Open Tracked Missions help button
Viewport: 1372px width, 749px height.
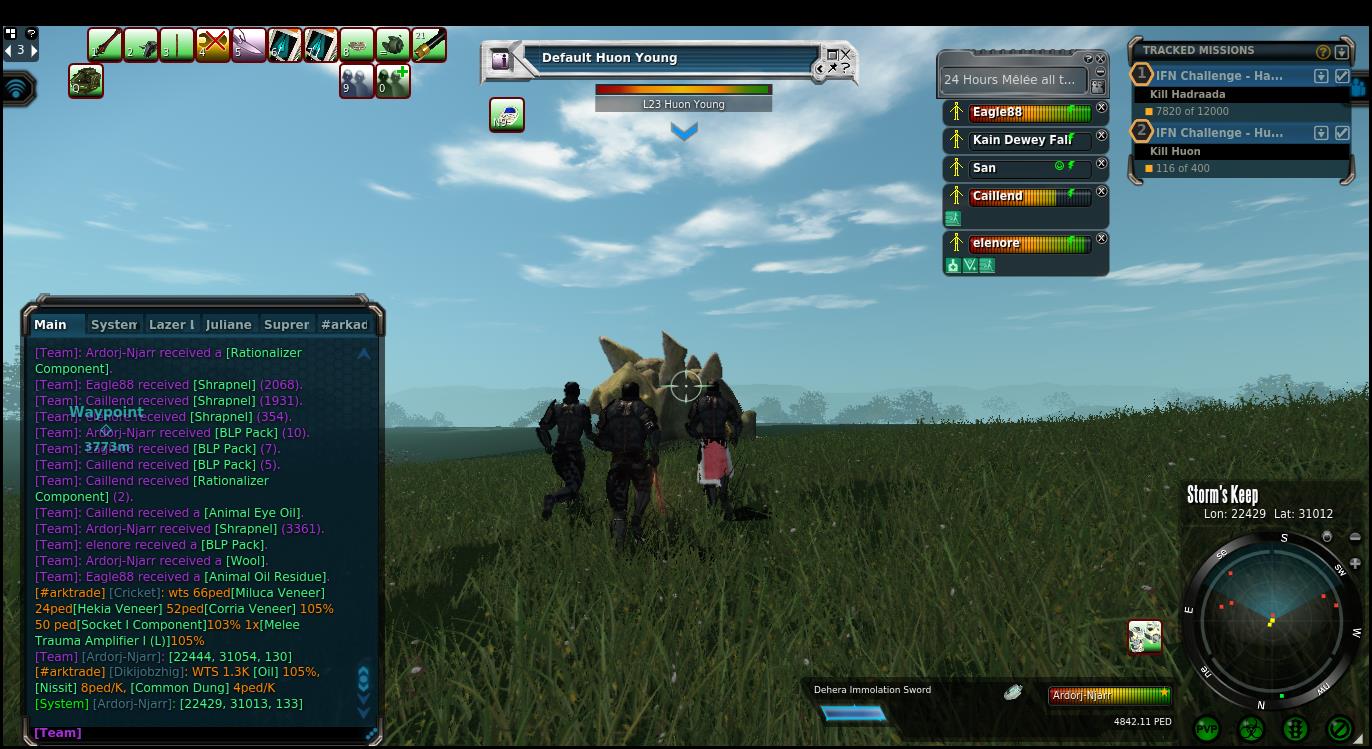point(1323,52)
